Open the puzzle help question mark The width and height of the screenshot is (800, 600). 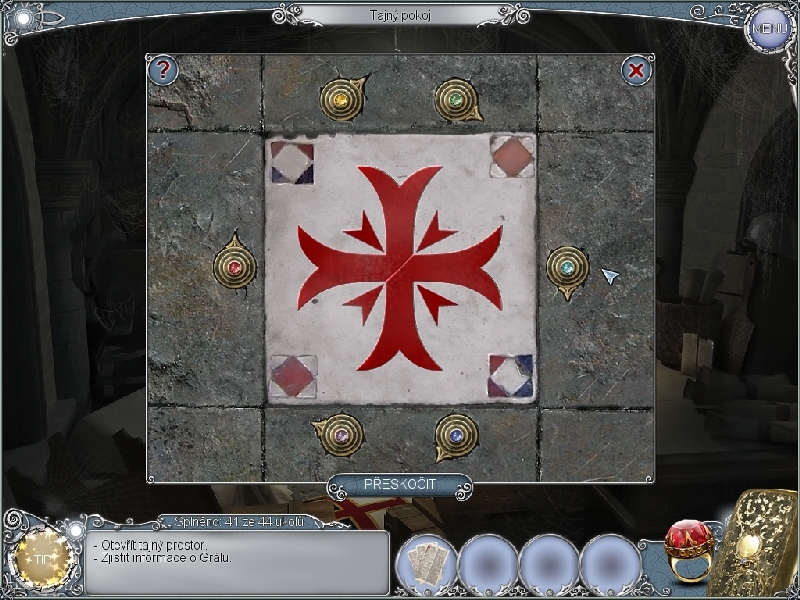pyautogui.click(x=163, y=70)
